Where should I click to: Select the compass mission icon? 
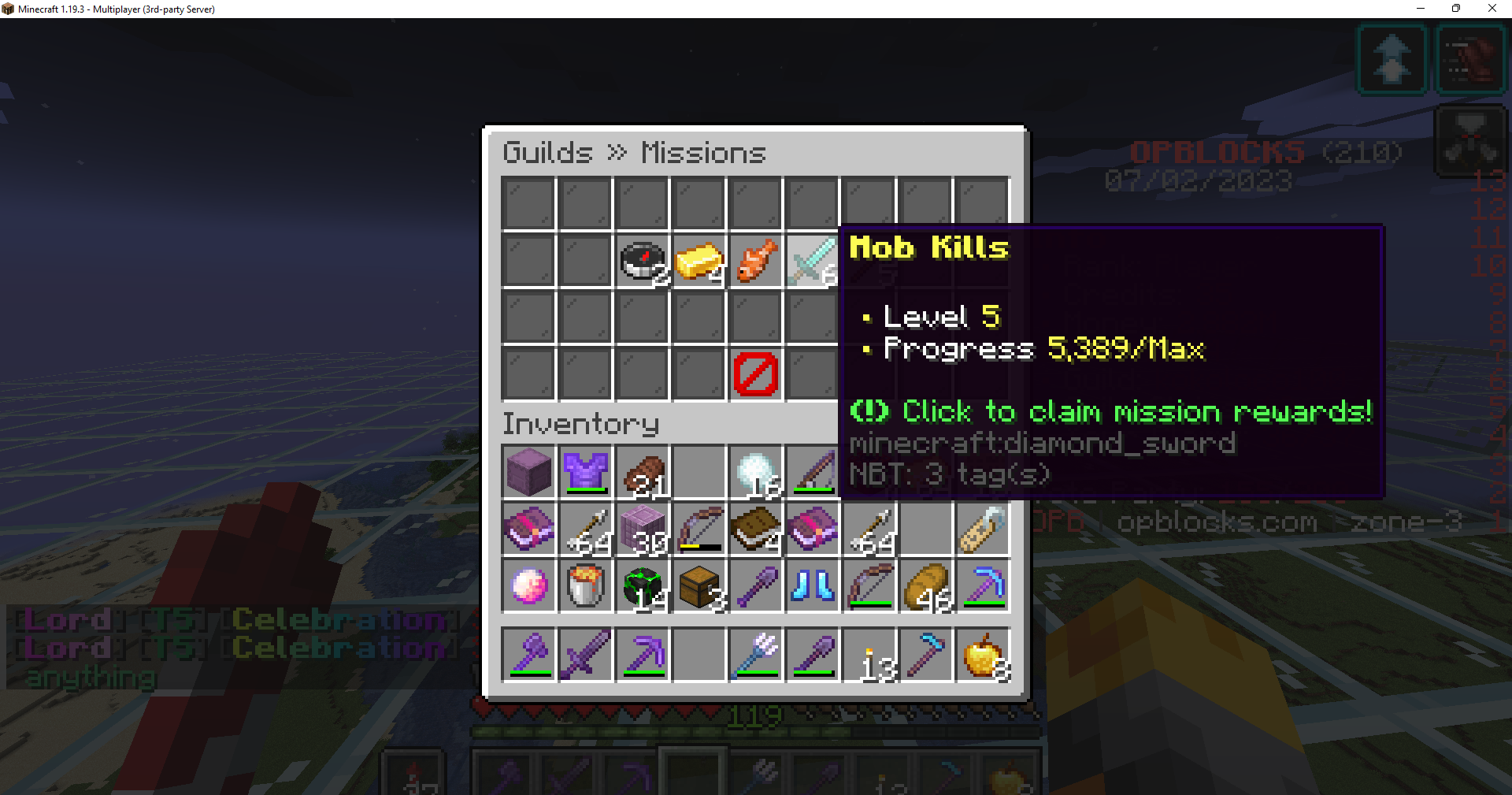coord(642,261)
